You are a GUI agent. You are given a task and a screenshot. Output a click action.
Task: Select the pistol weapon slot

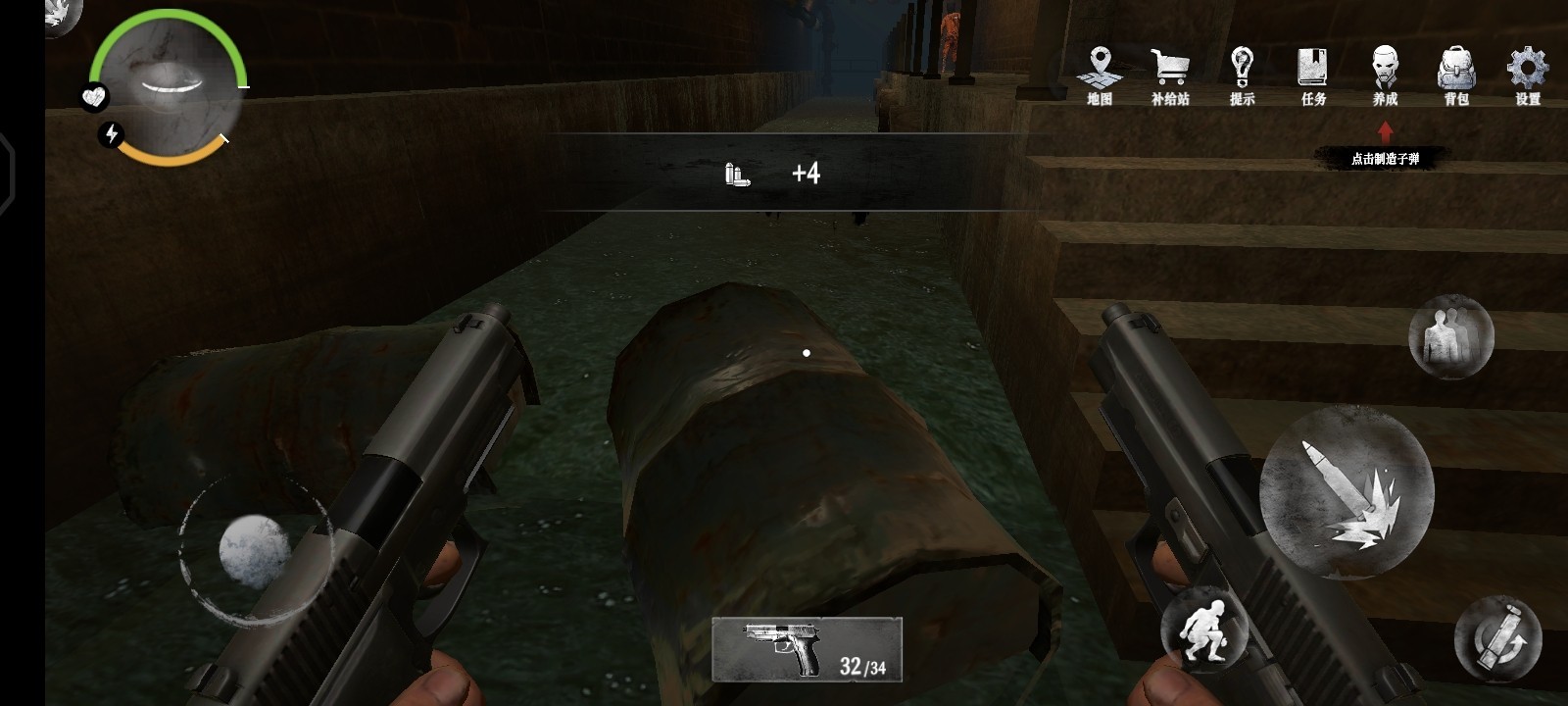[807, 649]
